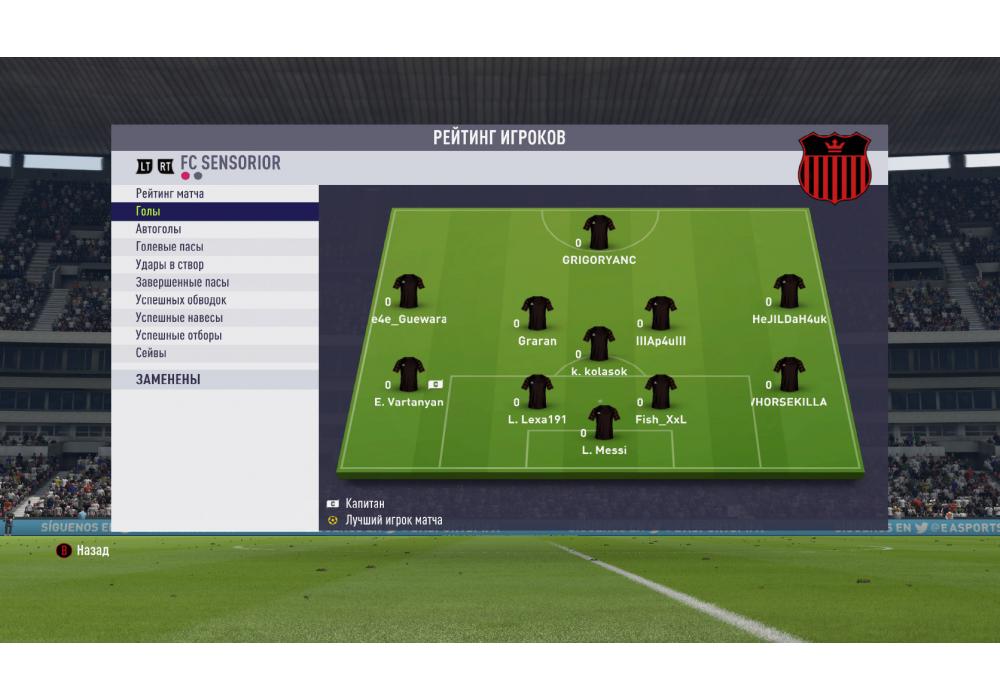Show the Сейвы statistics

pos(151,353)
